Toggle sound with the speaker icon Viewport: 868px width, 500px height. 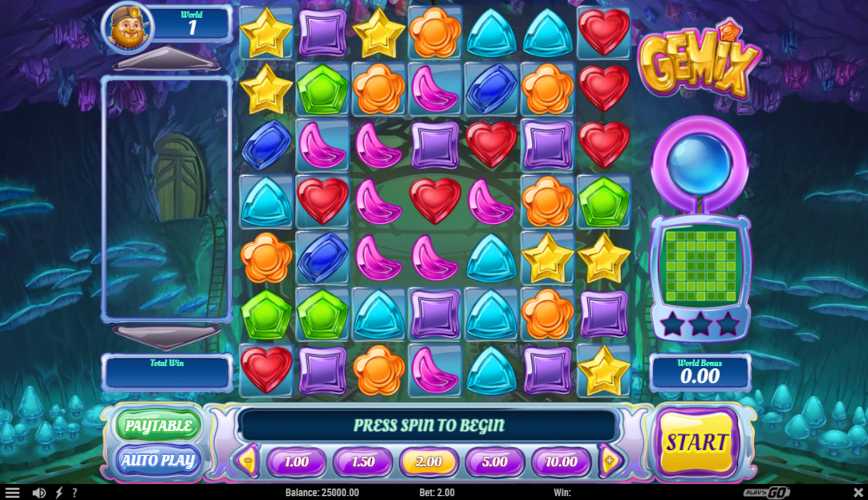pyautogui.click(x=39, y=492)
